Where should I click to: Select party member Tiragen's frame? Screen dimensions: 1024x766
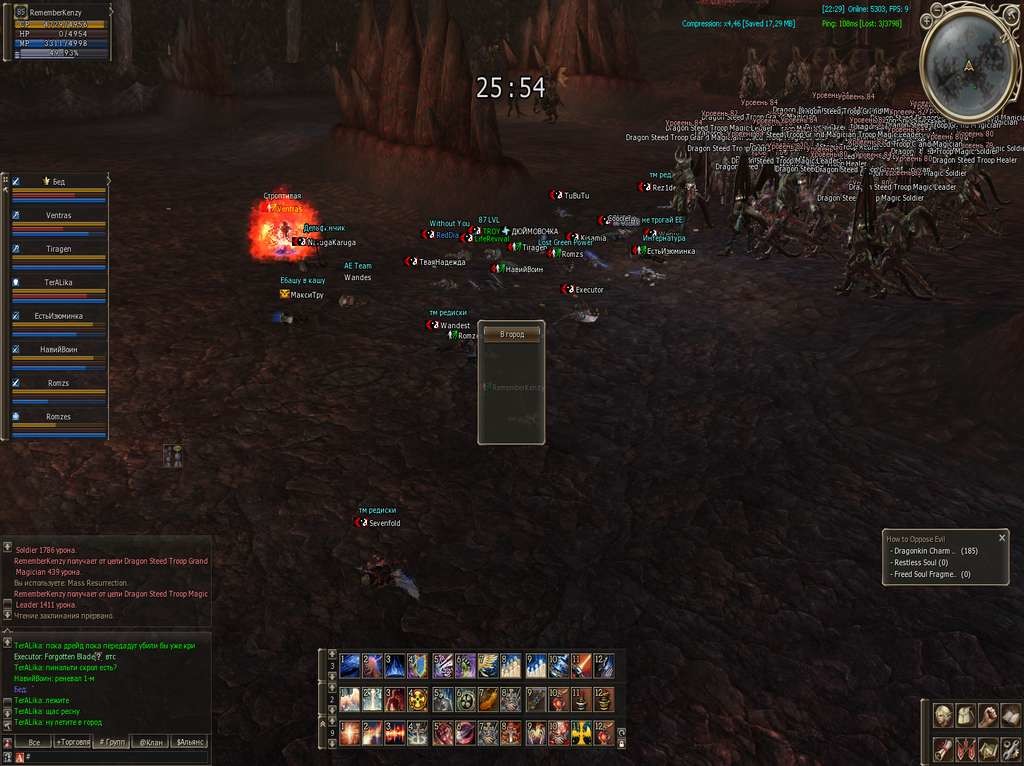click(x=58, y=250)
